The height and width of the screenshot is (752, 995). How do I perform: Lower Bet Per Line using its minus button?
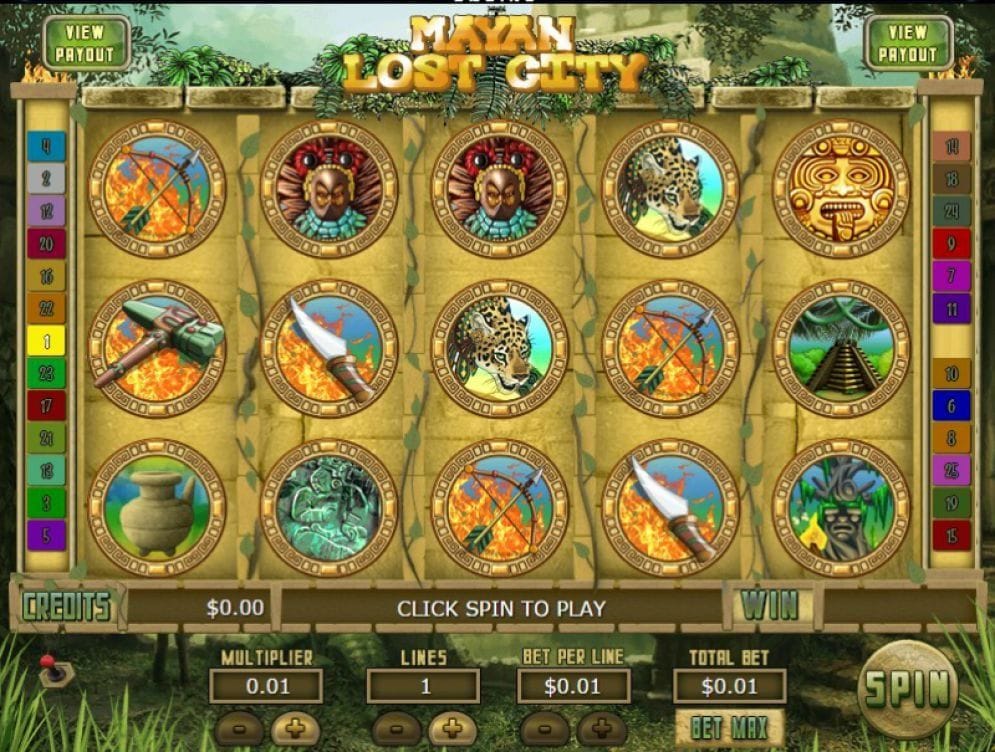point(546,727)
